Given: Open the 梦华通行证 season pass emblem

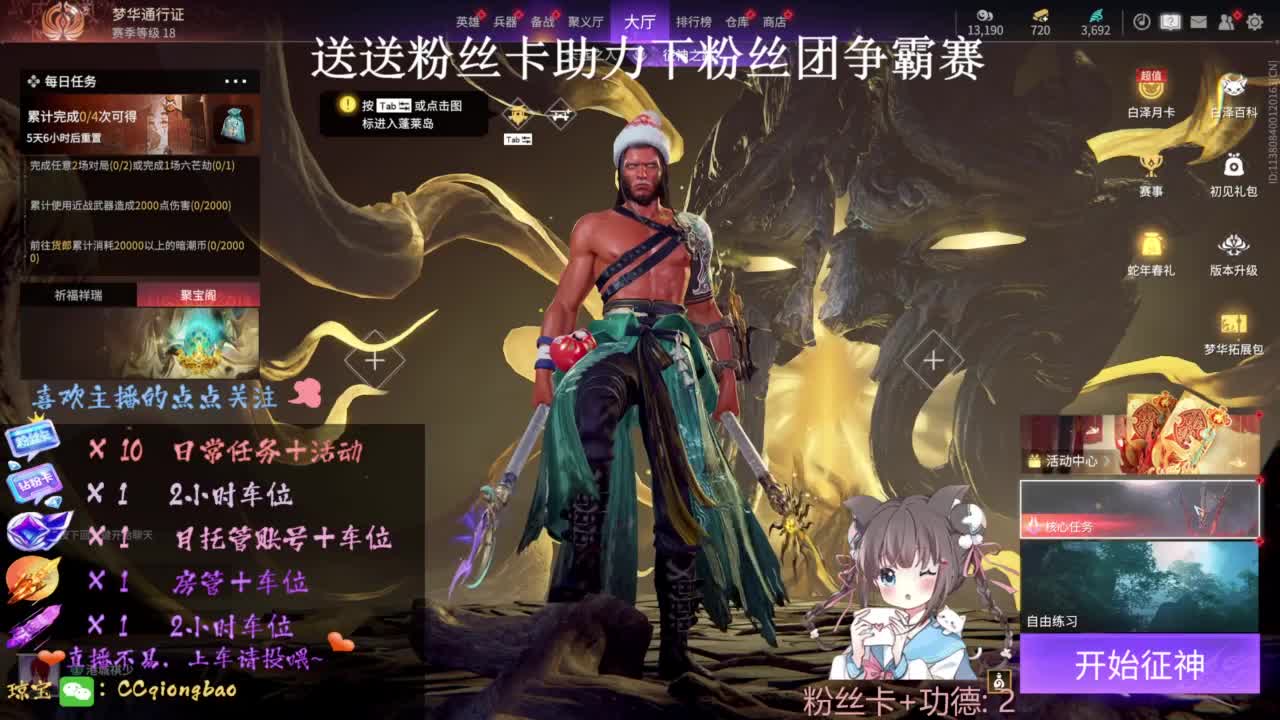Looking at the screenshot, I should [63, 20].
